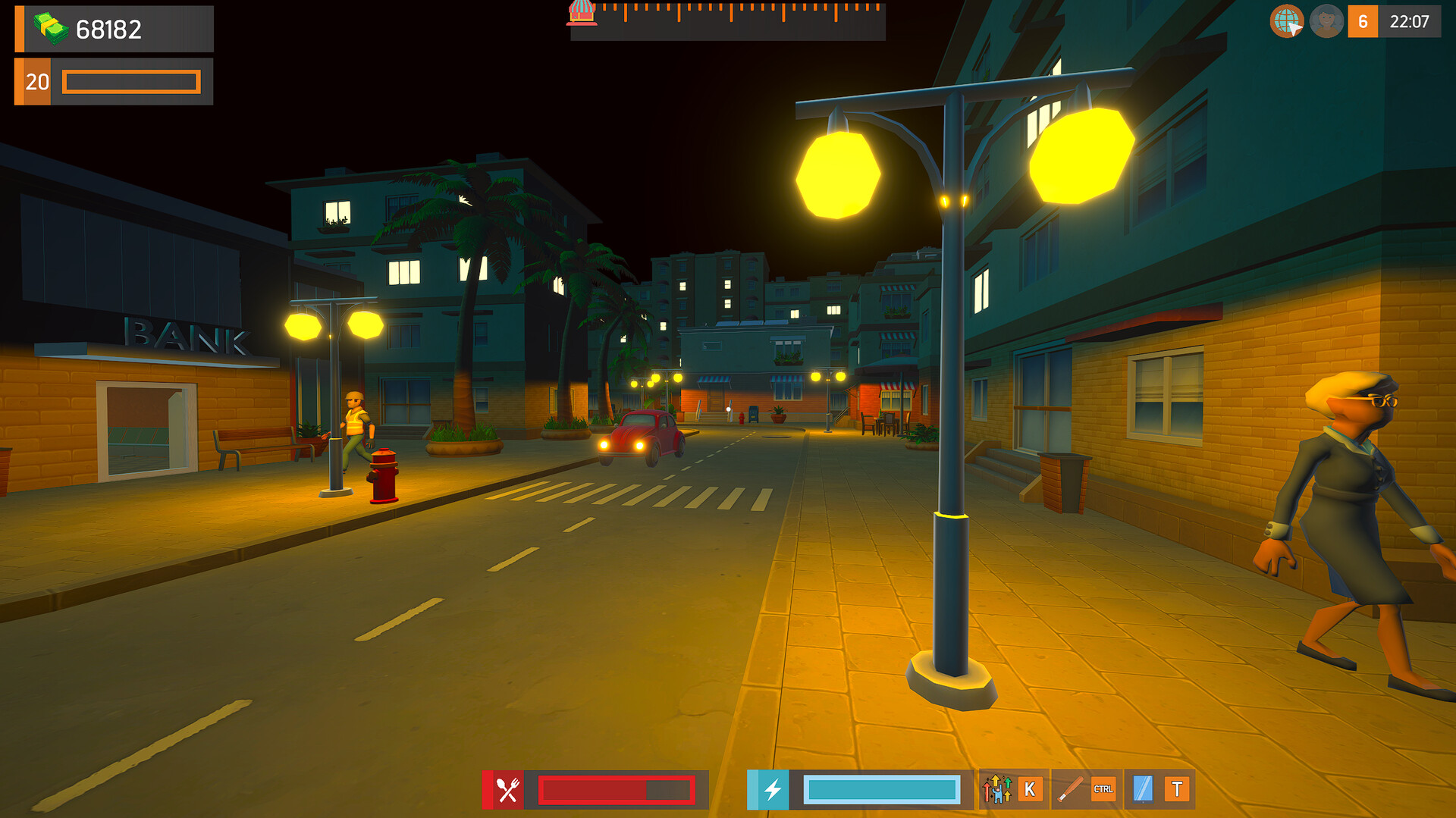Image resolution: width=1456 pixels, height=818 pixels.
Task: Click the energy lightning bolt icon
Action: coord(771,791)
